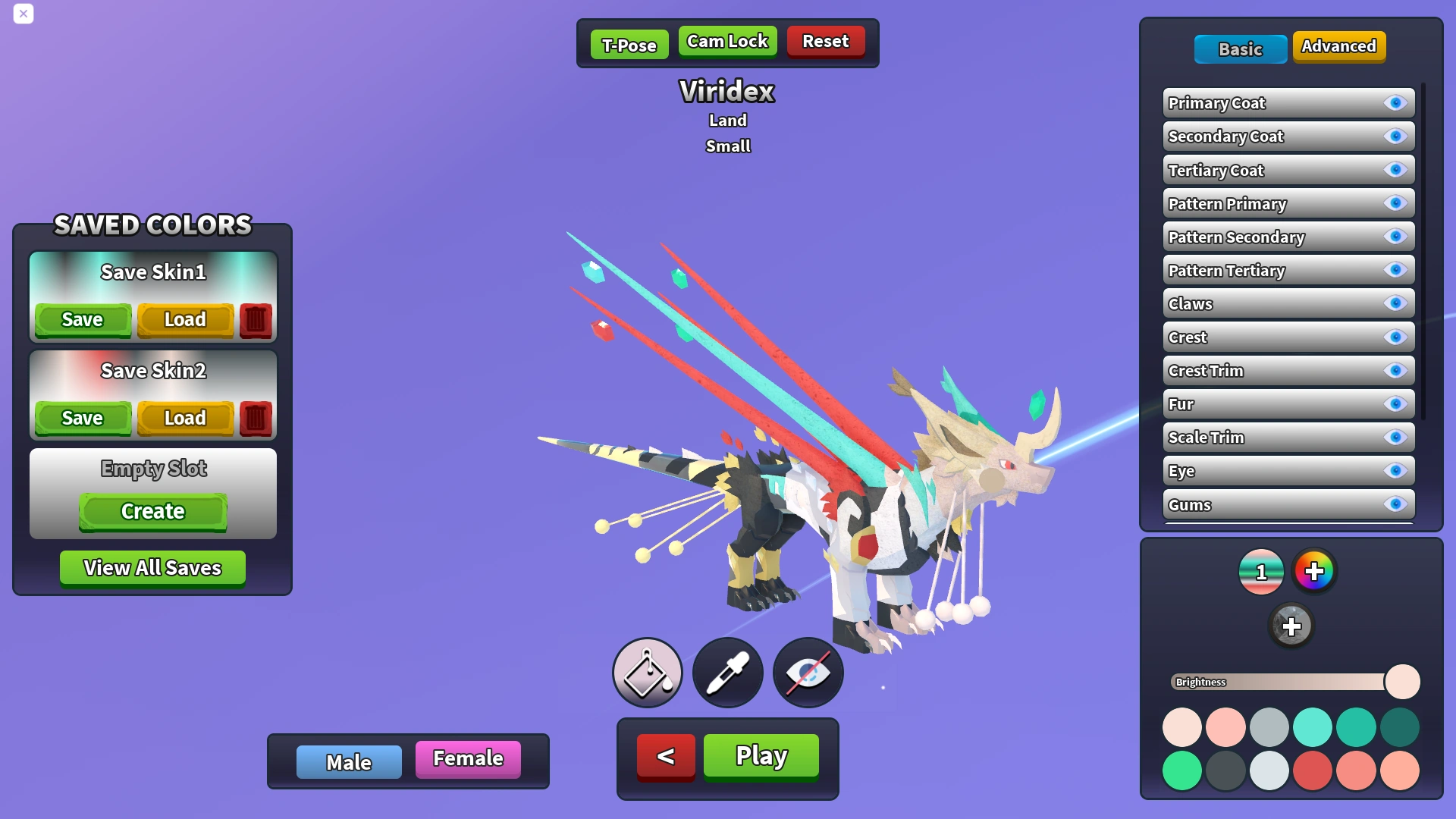
Task: Hide the Claws layer
Action: 1395,303
